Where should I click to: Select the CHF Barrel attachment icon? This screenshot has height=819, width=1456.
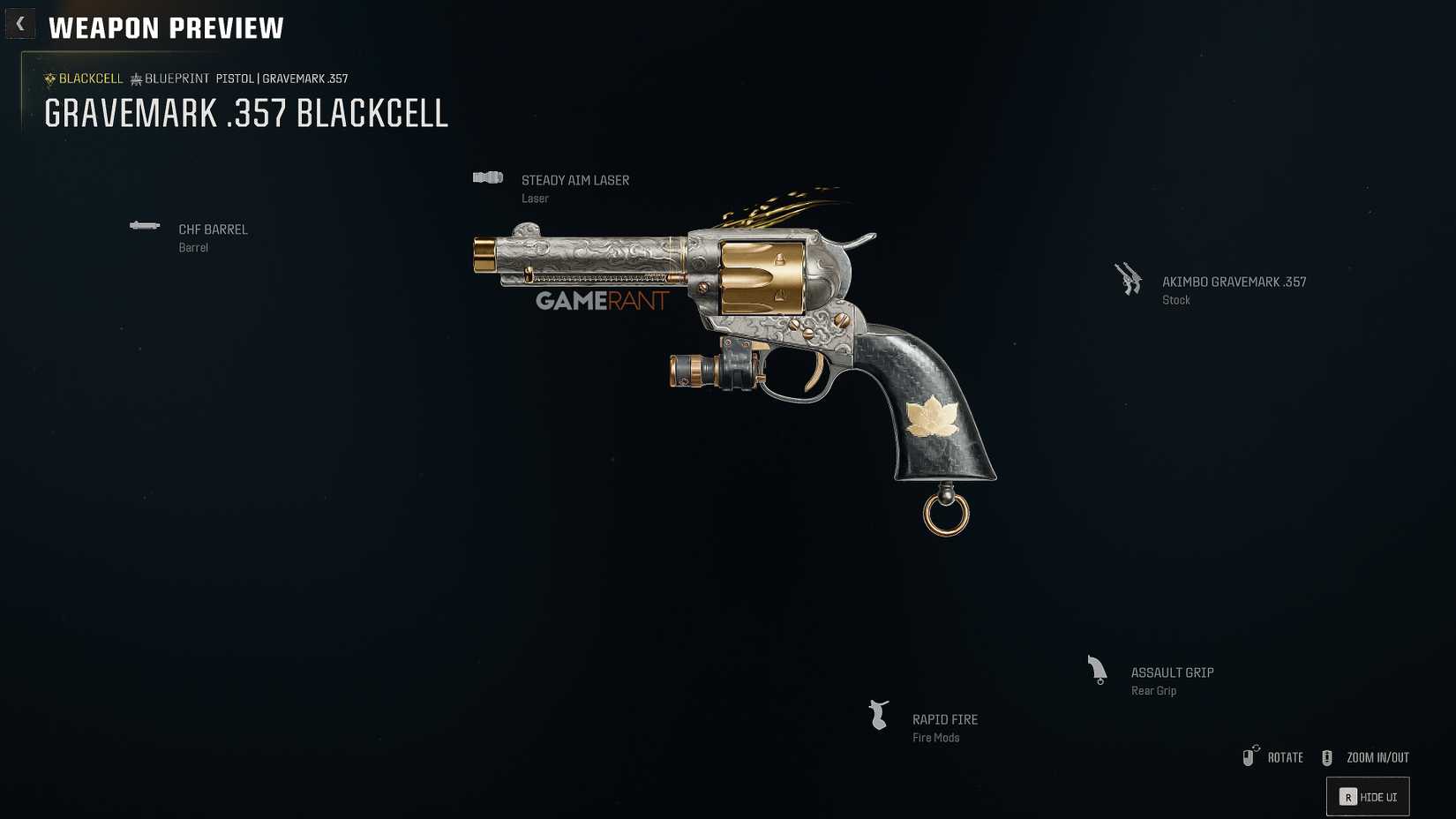point(145,226)
